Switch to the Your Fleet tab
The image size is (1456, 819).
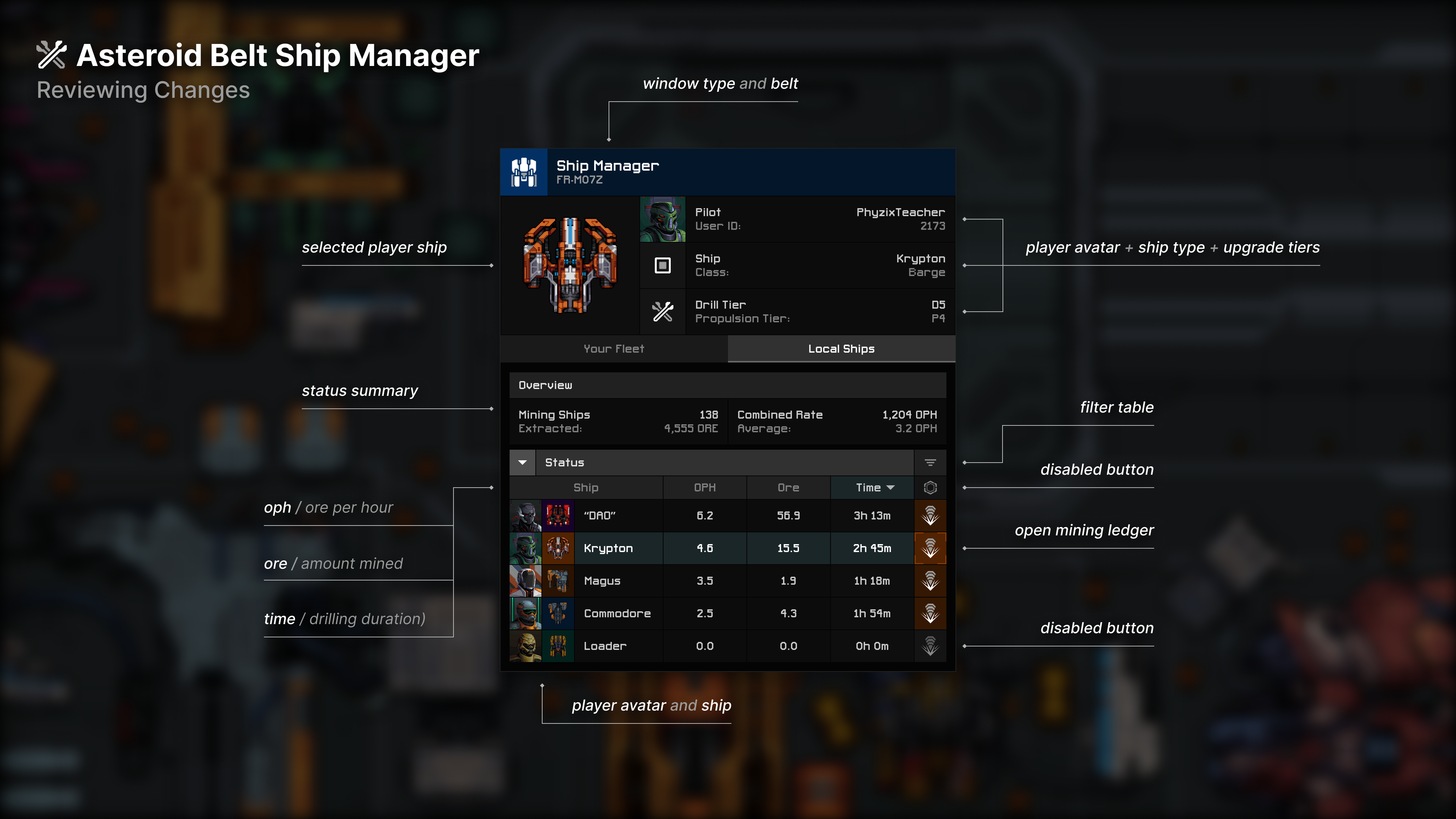click(613, 349)
